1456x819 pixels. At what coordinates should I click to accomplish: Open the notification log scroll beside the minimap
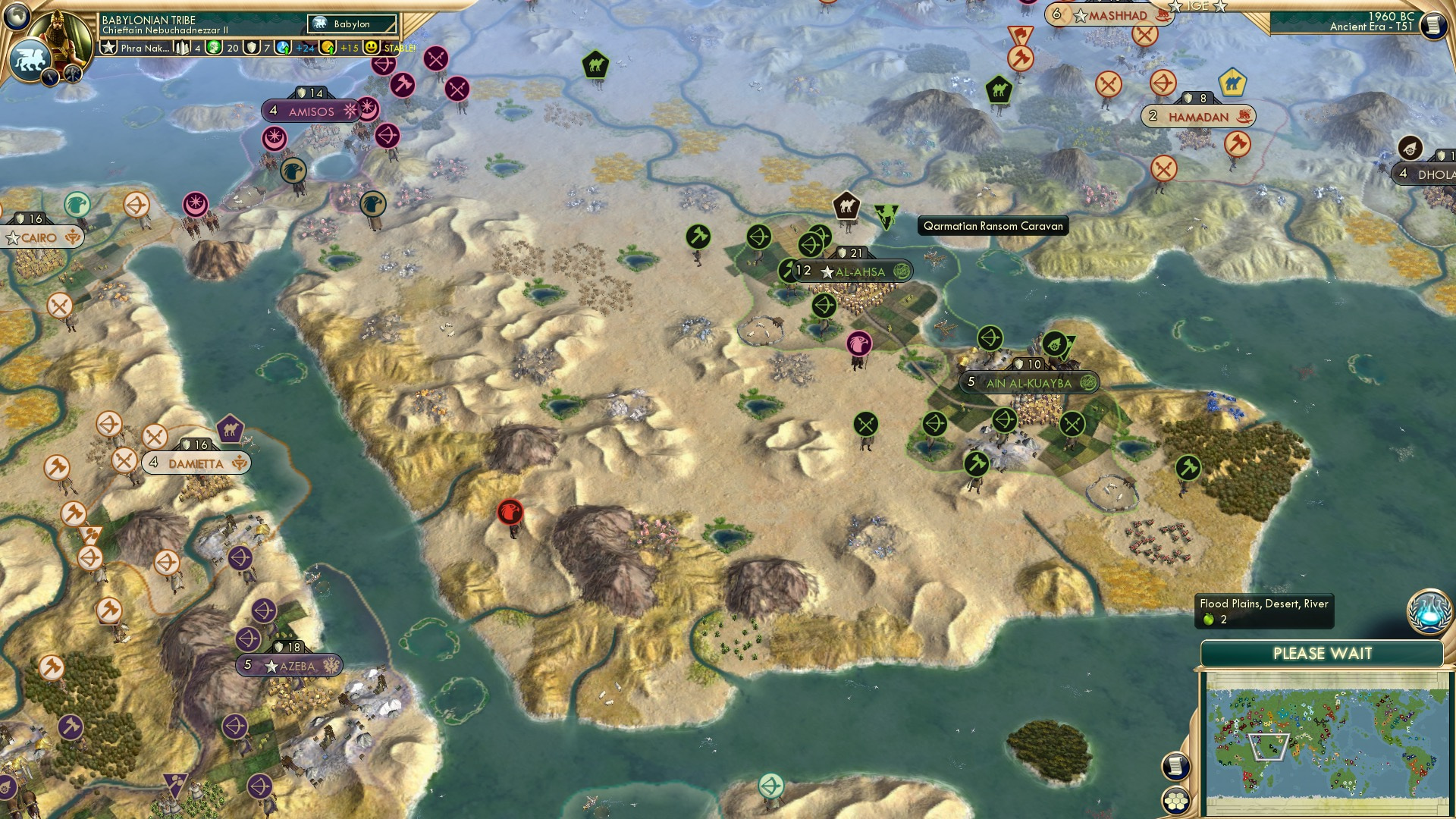[x=1176, y=767]
